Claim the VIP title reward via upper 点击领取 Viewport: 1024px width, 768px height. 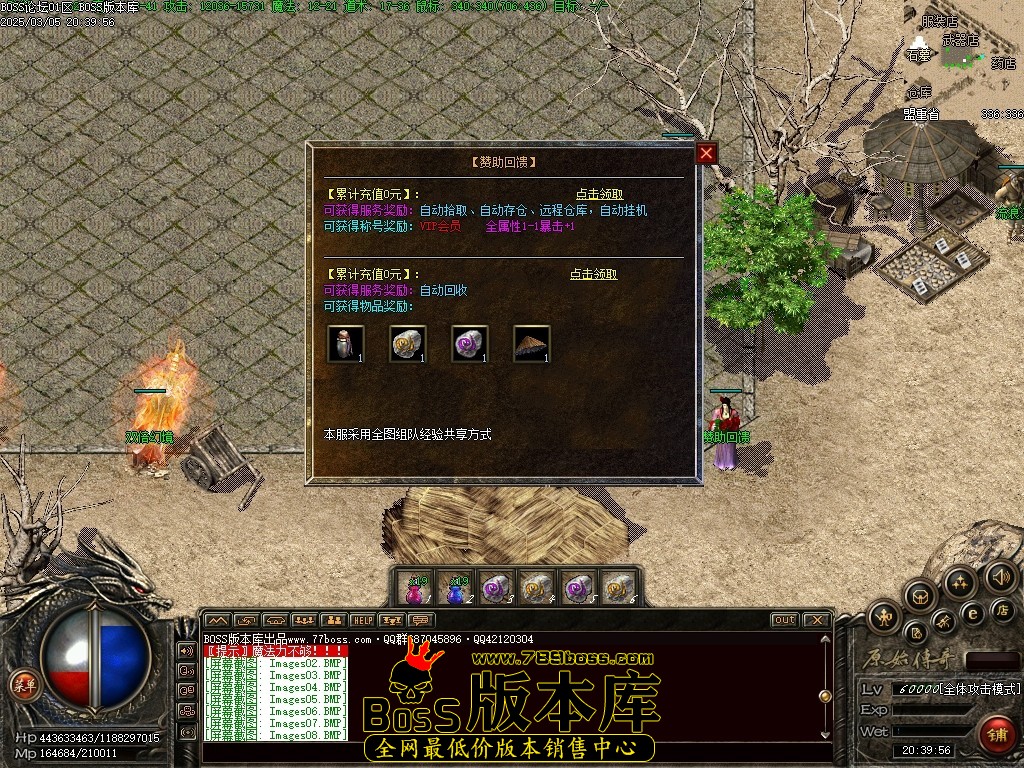click(x=599, y=194)
